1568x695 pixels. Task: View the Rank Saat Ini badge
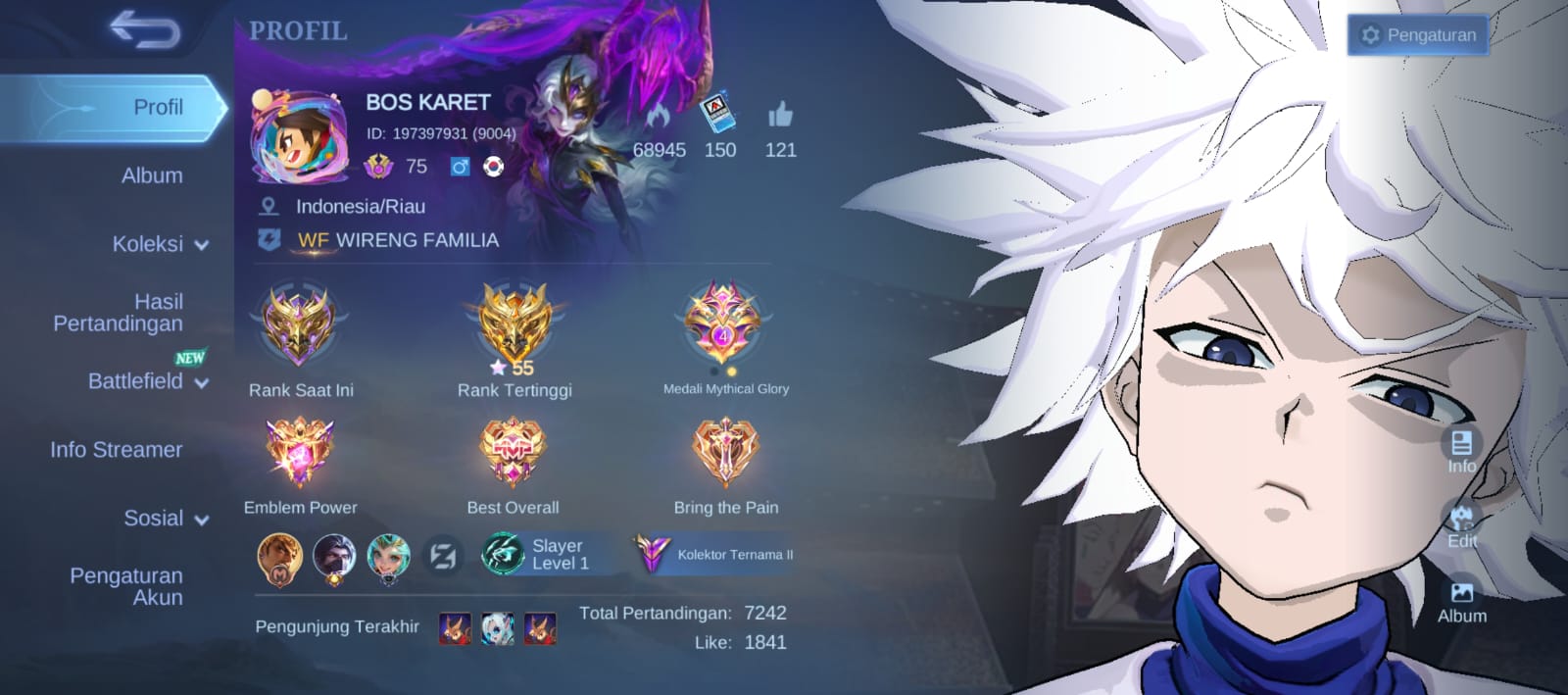coord(300,326)
